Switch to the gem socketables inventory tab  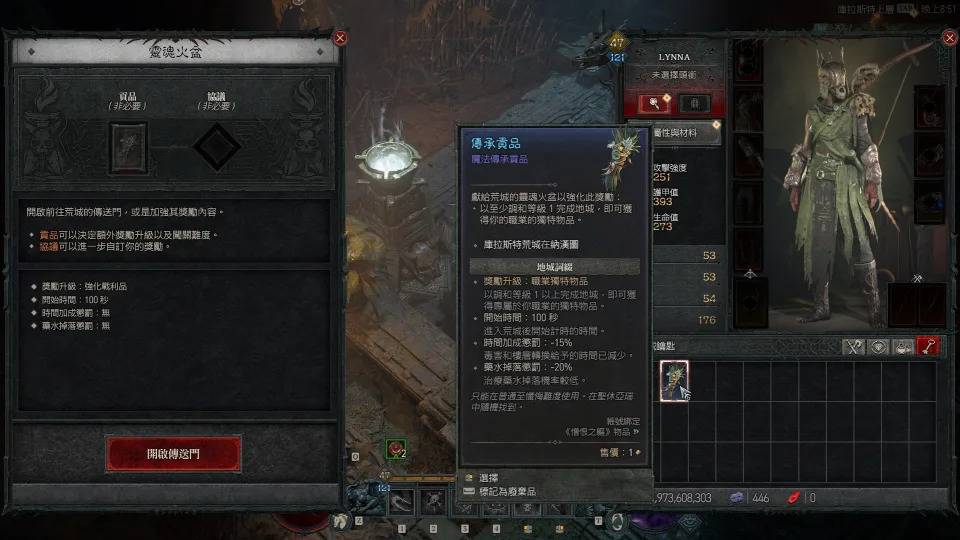coord(879,346)
